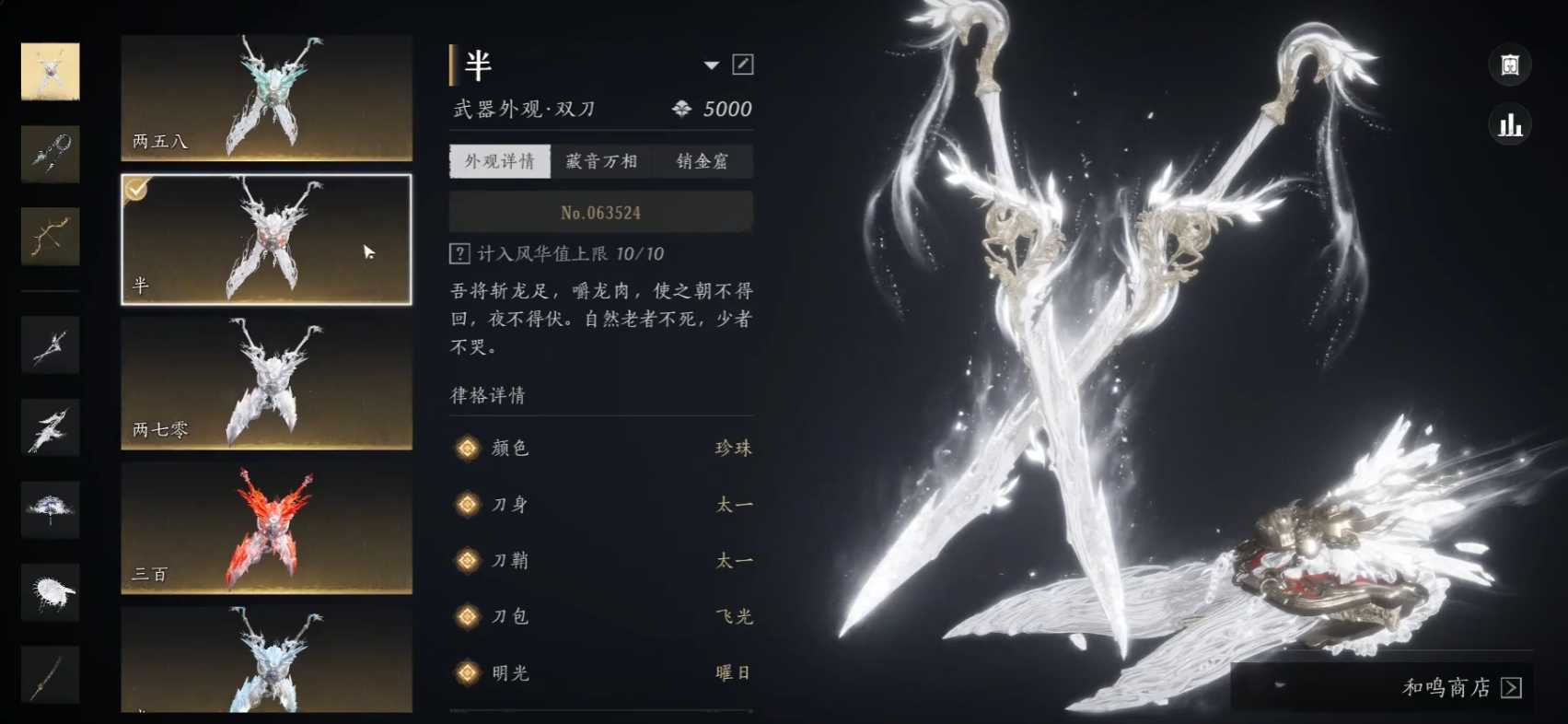Viewport: 1568px width, 724px height.
Task: Open the spear weapon category at sidebar bottom
Action: pyautogui.click(x=51, y=673)
